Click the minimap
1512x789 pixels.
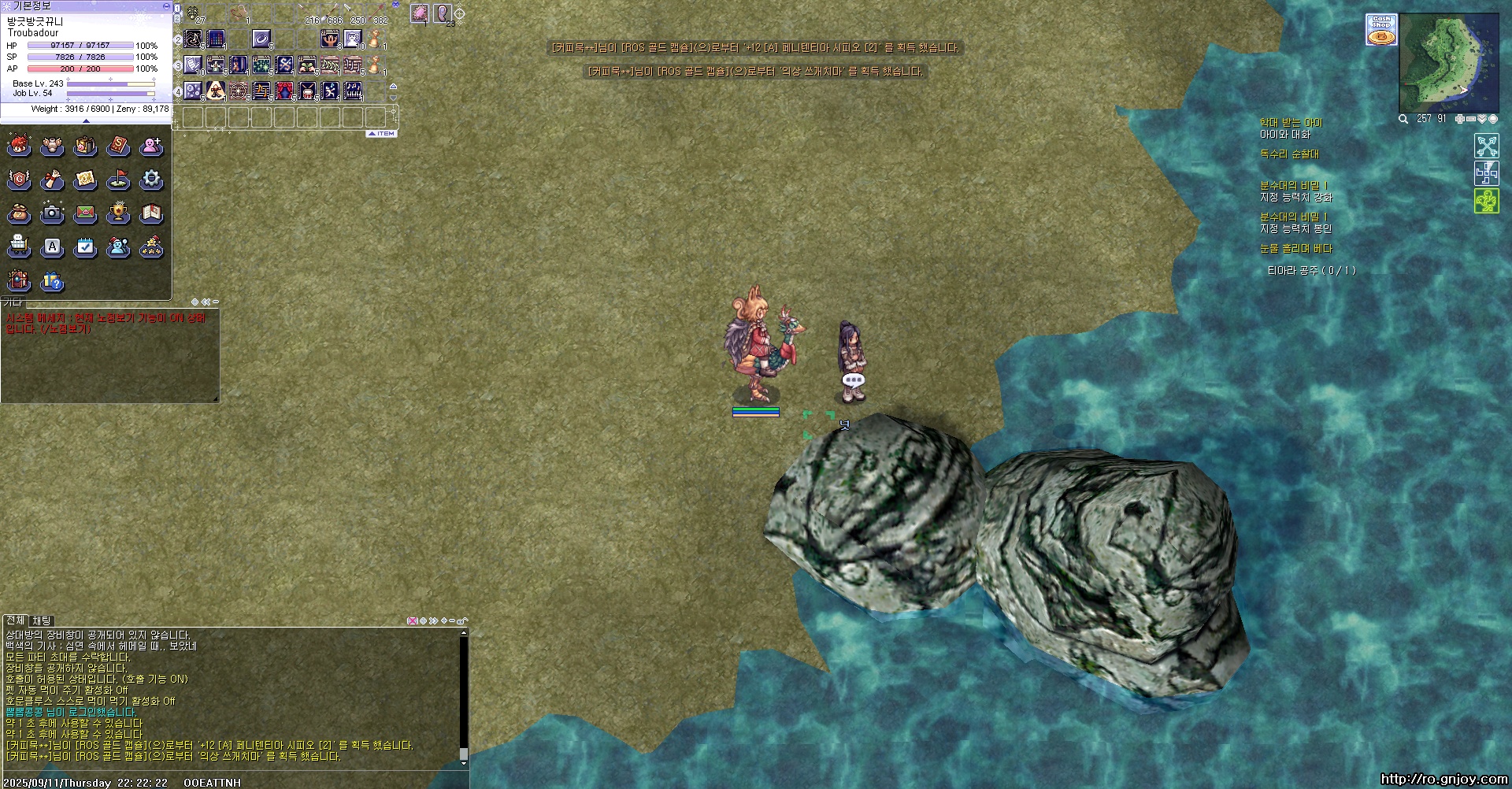(x=1447, y=63)
